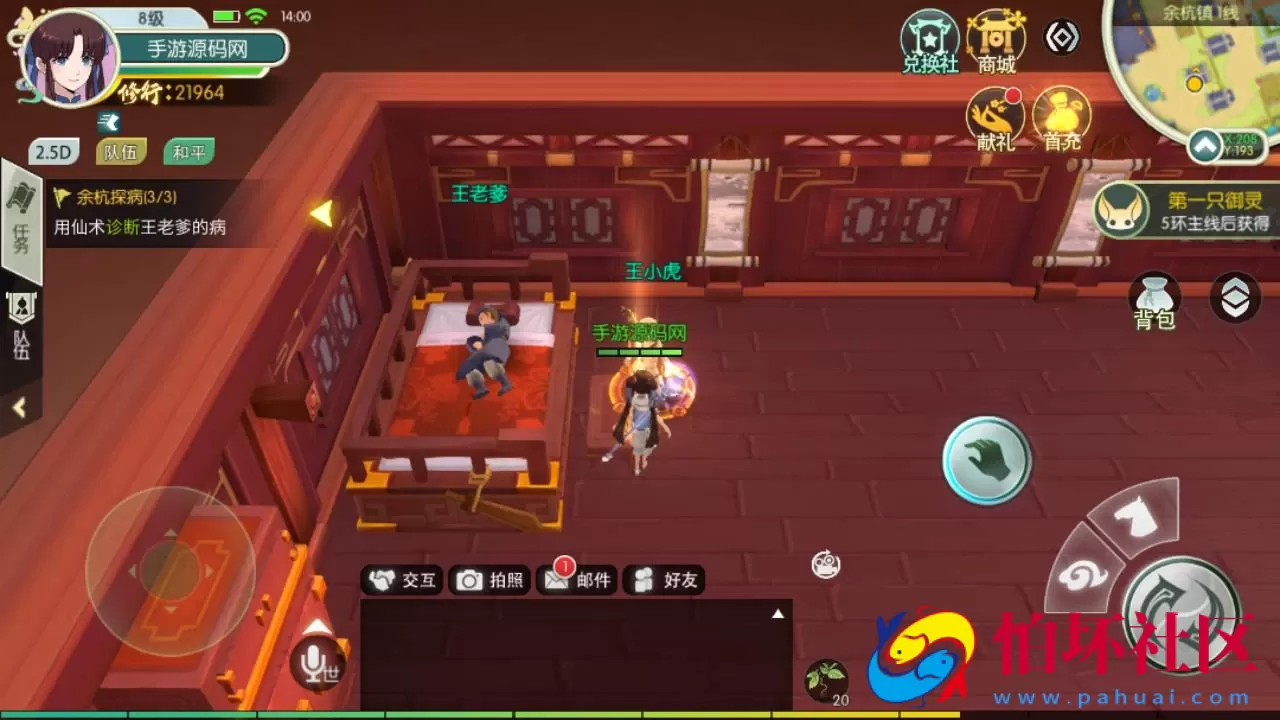
Task: Activate the hand interact button
Action: (986, 460)
